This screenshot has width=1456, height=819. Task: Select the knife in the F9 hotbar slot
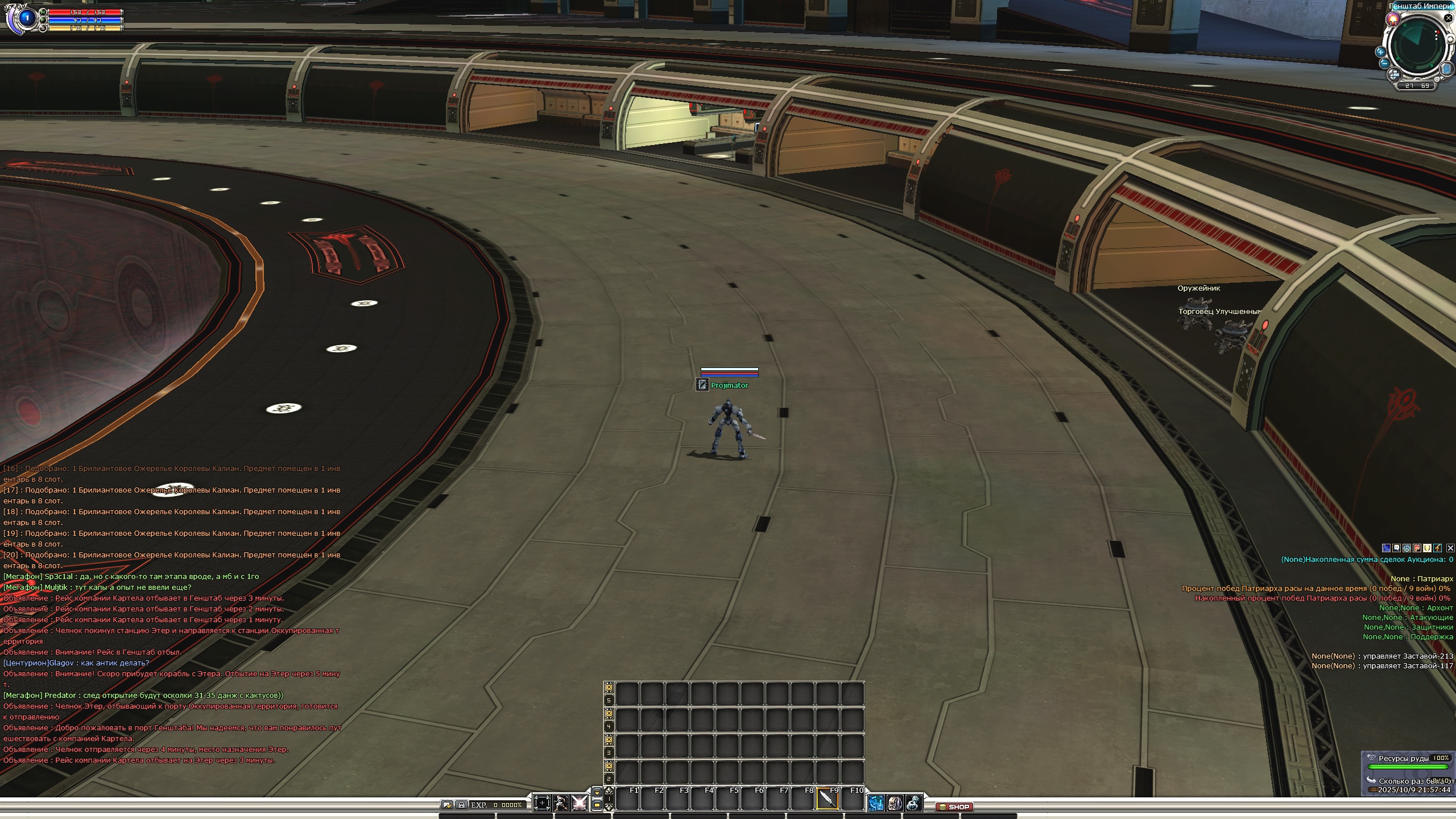click(x=828, y=799)
